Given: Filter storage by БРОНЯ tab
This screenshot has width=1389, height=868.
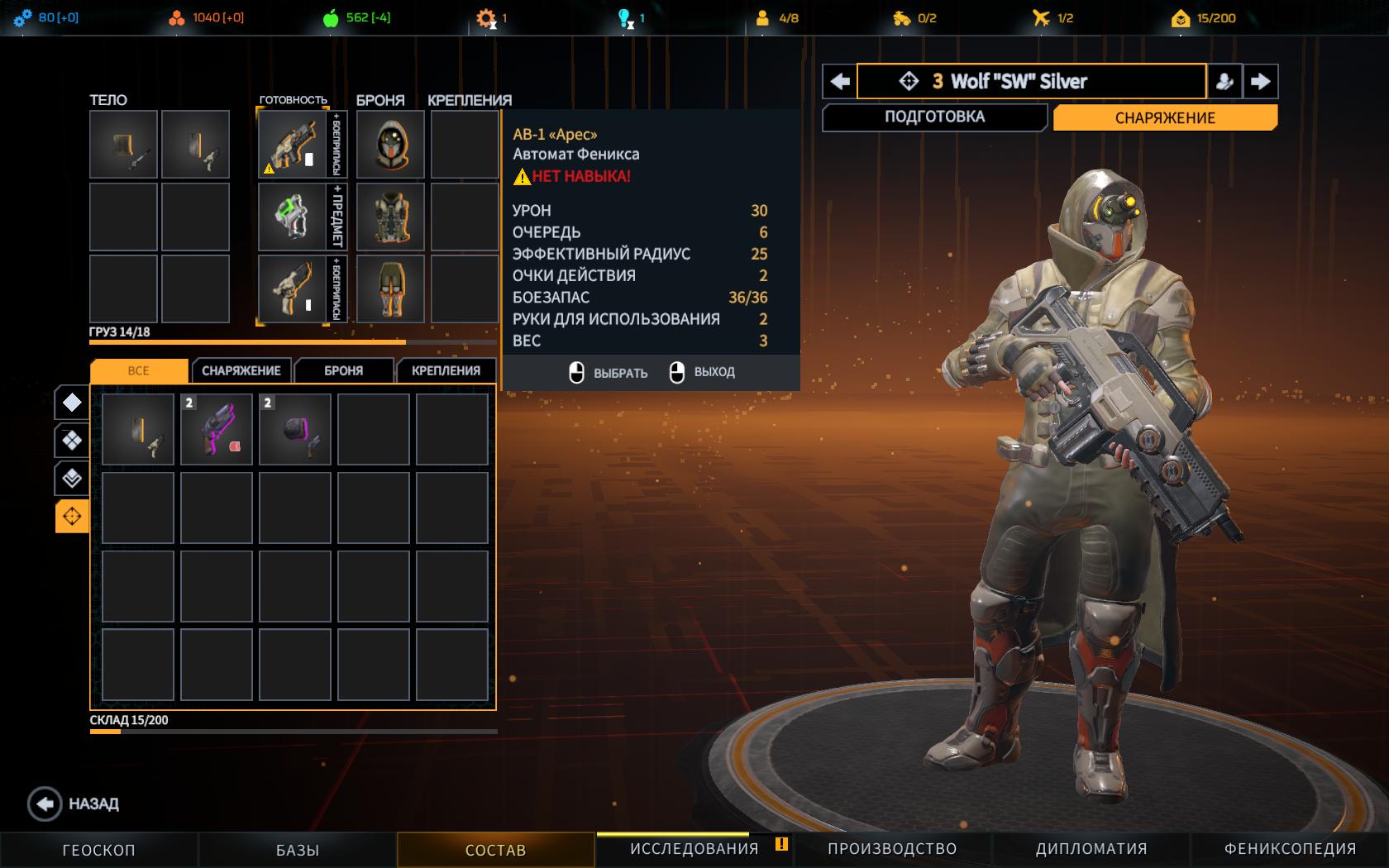Looking at the screenshot, I should [343, 370].
